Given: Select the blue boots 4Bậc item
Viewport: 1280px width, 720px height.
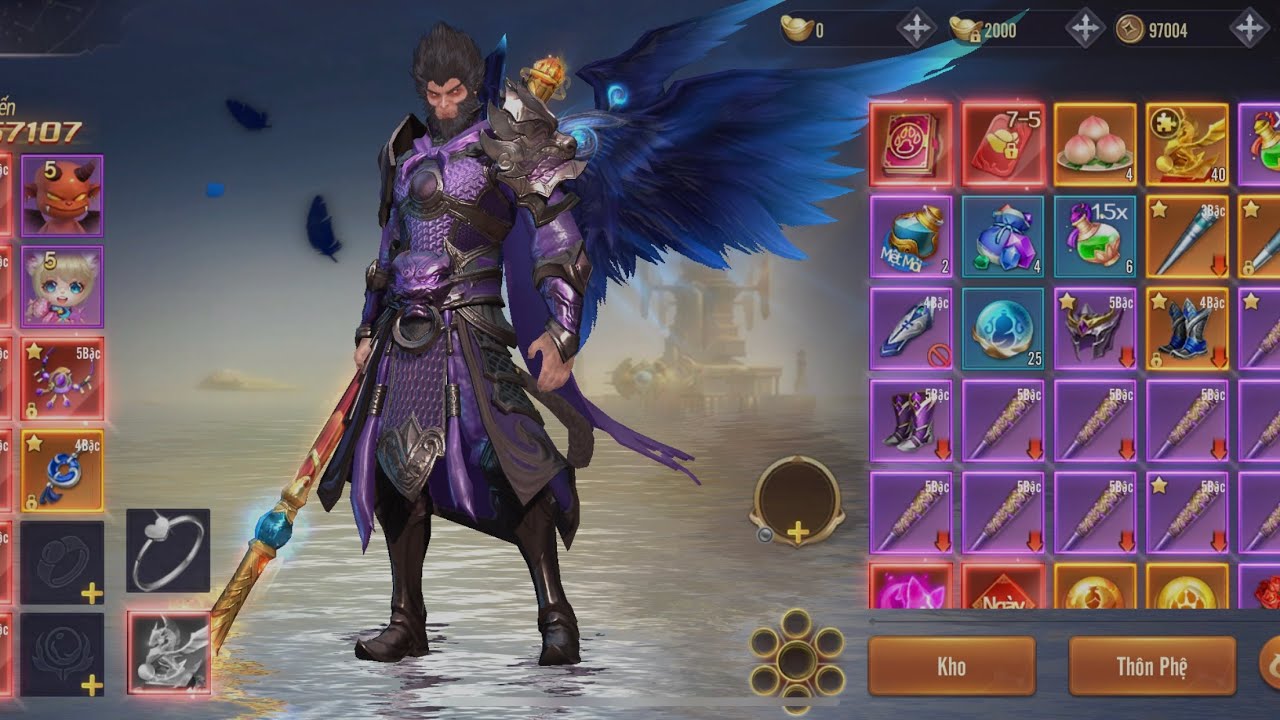Looking at the screenshot, I should 1186,328.
